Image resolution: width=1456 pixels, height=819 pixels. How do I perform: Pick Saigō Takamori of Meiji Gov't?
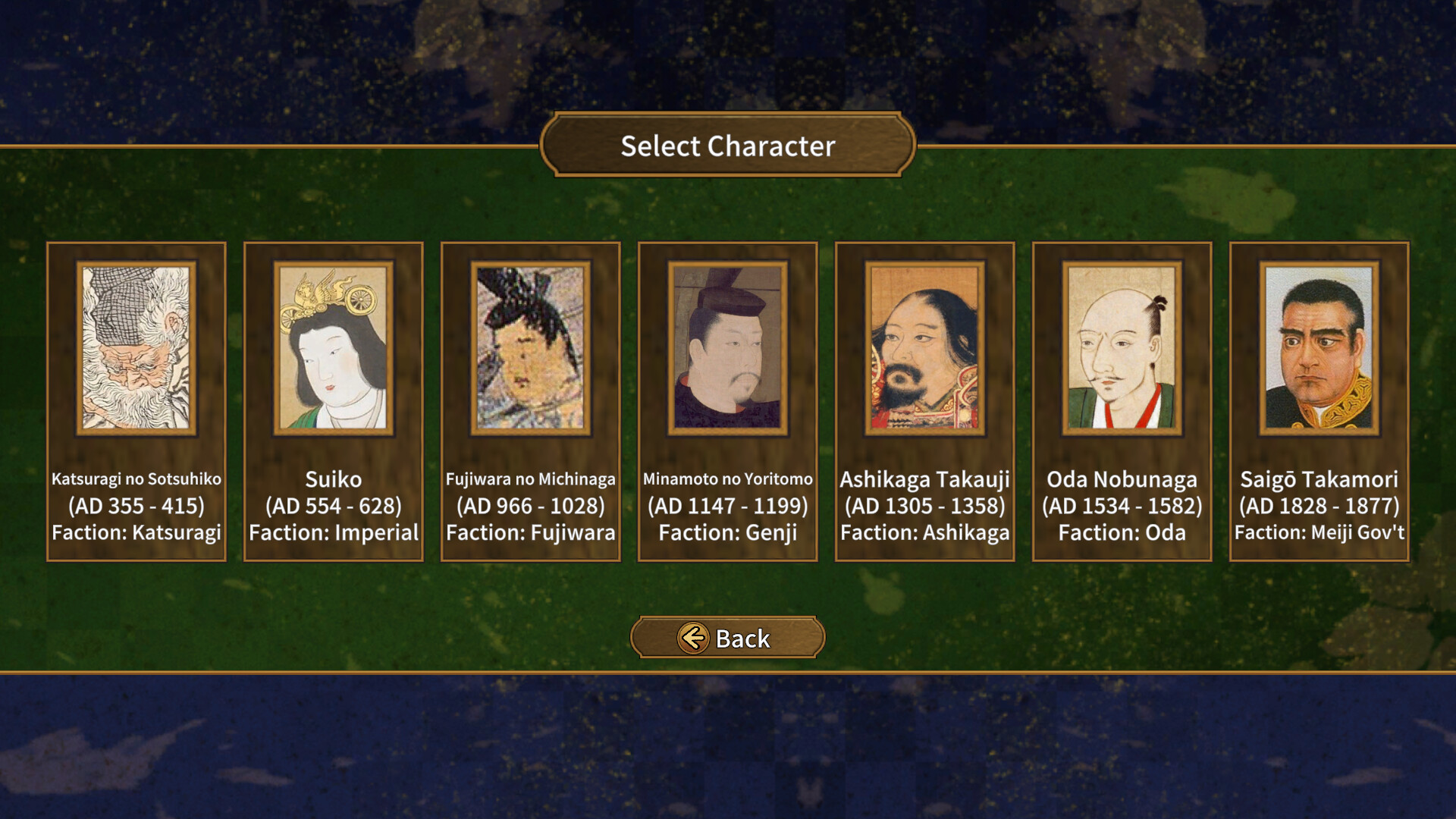coord(1319,402)
